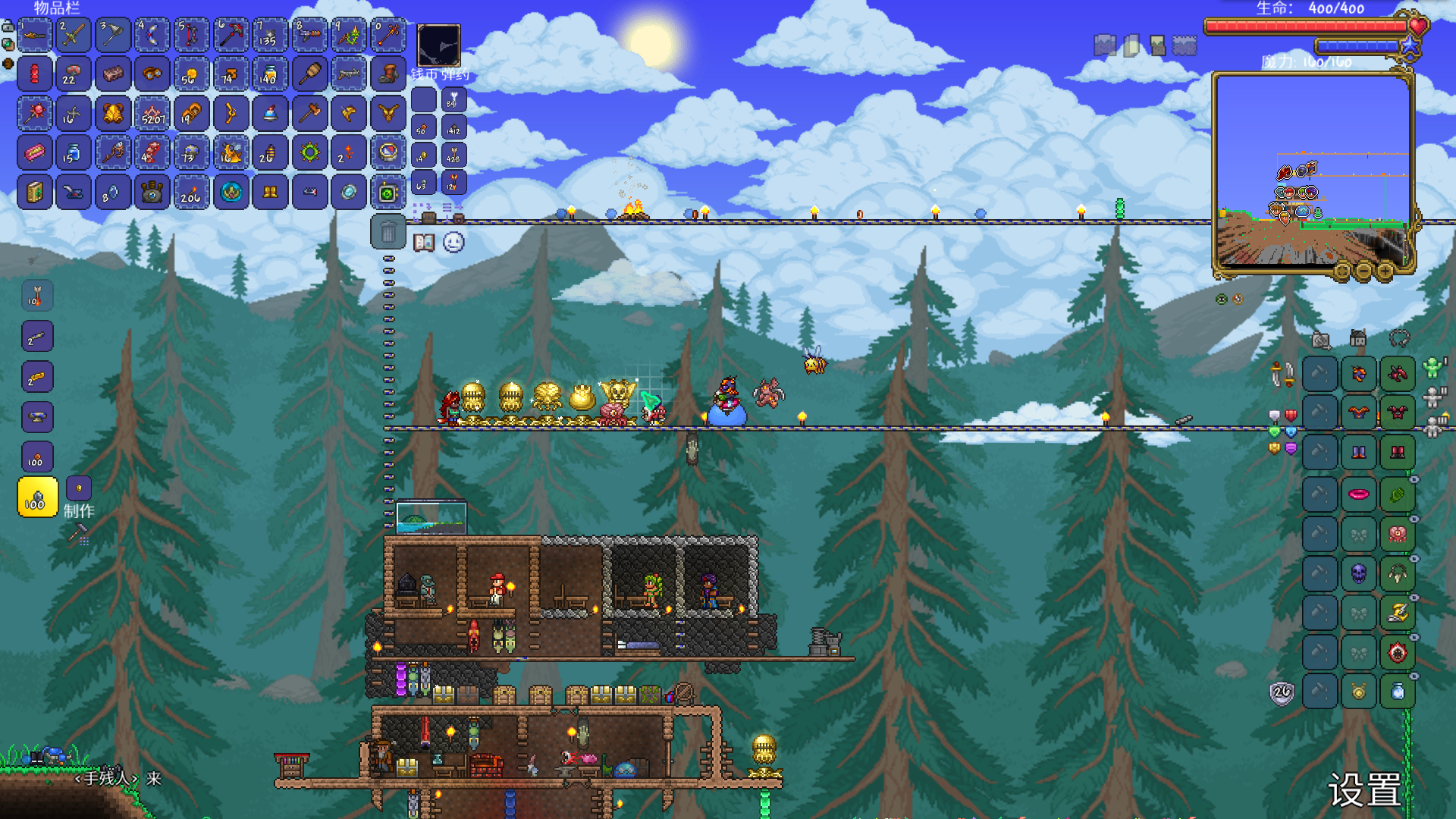The width and height of the screenshot is (1456, 819).
Task: Click the minimap display
Action: coord(1312,171)
